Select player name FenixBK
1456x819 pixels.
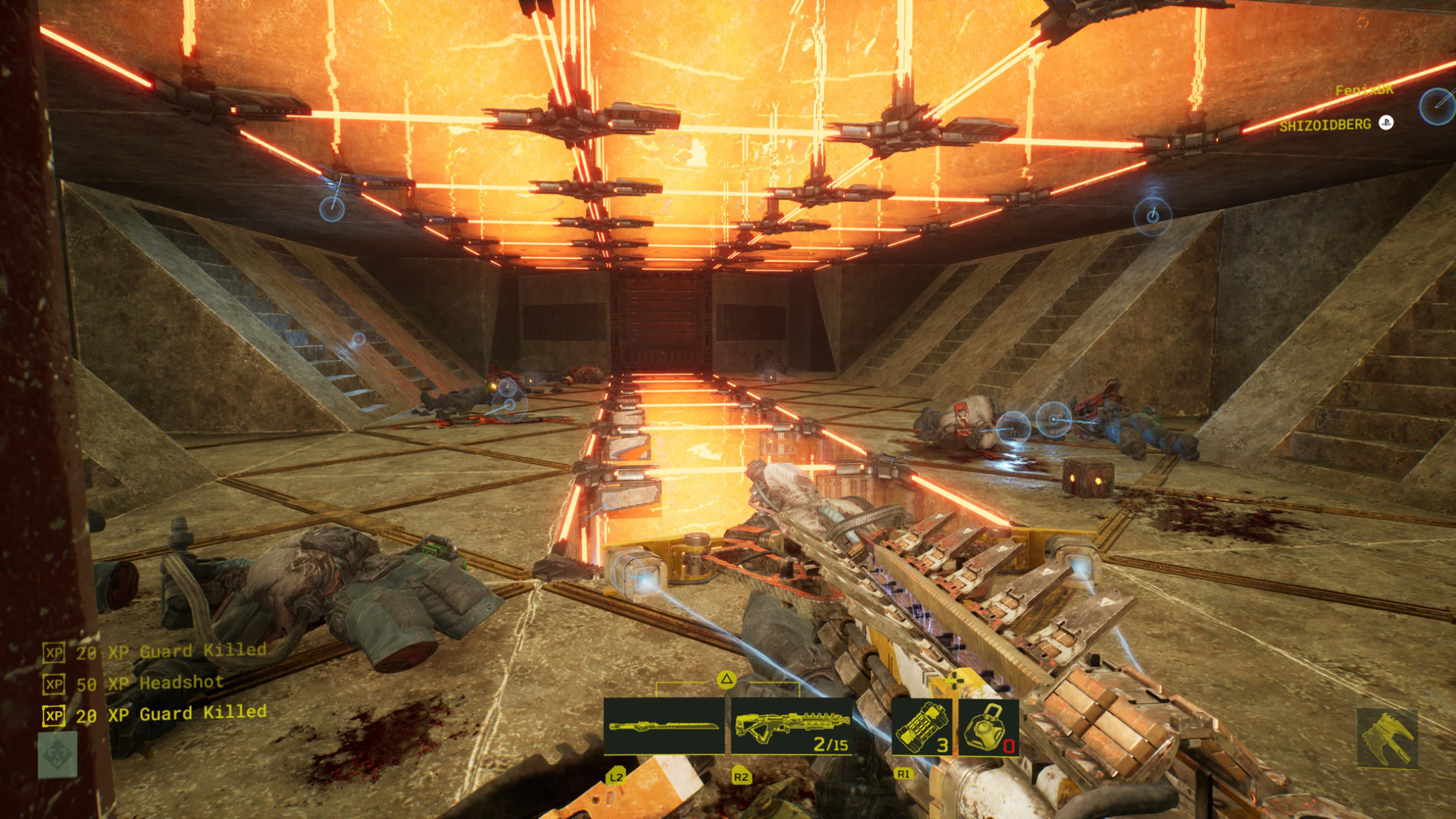1364,90
